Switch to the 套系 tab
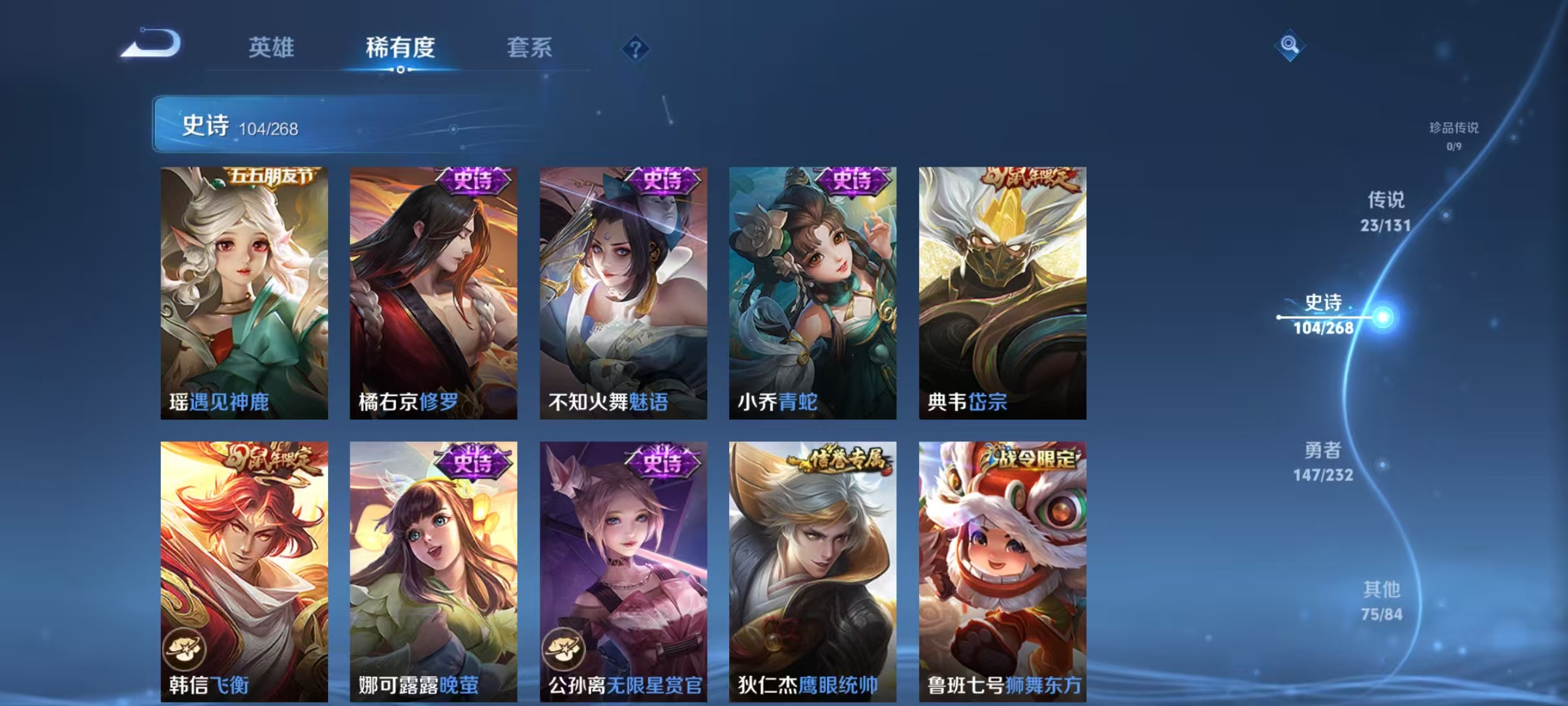1568x706 pixels. [531, 47]
